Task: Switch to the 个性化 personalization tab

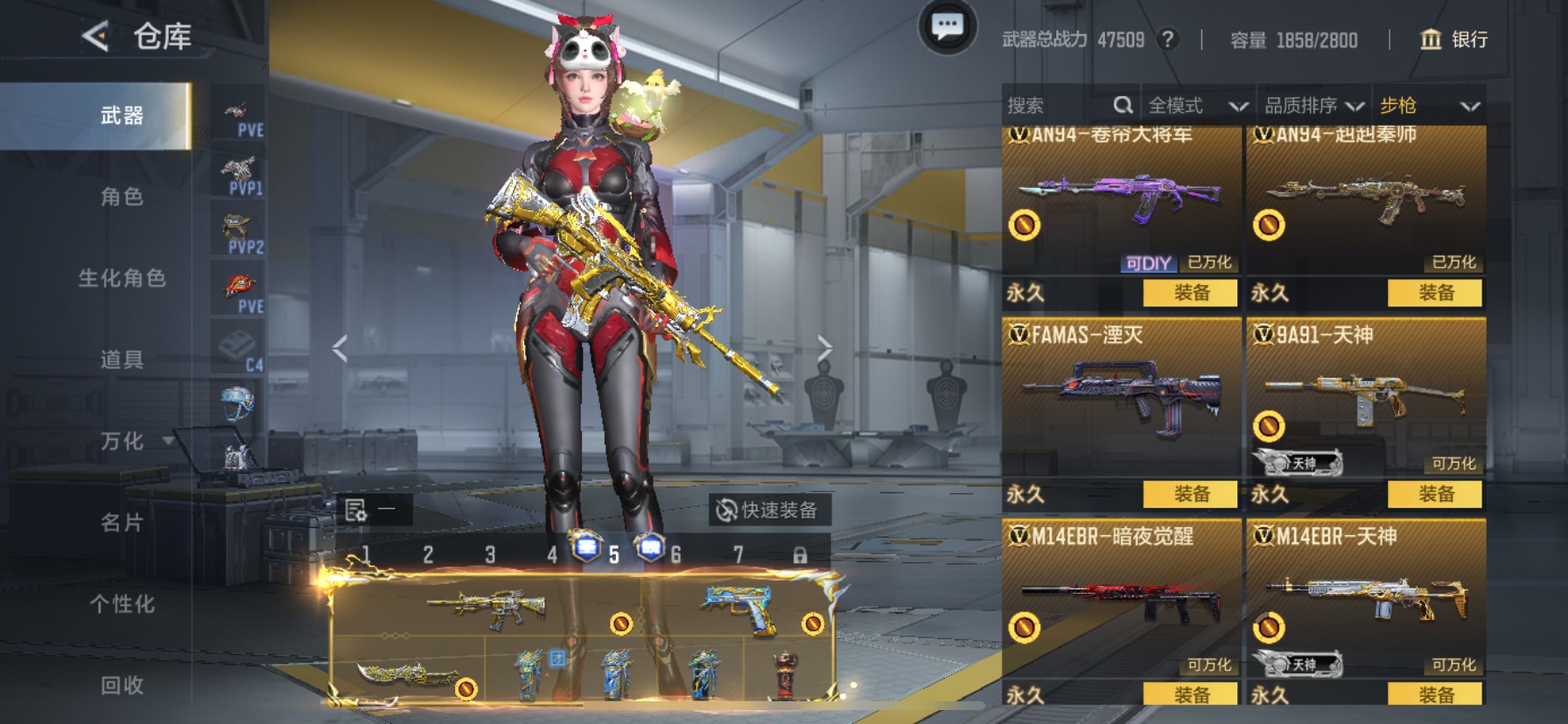Action: point(122,604)
